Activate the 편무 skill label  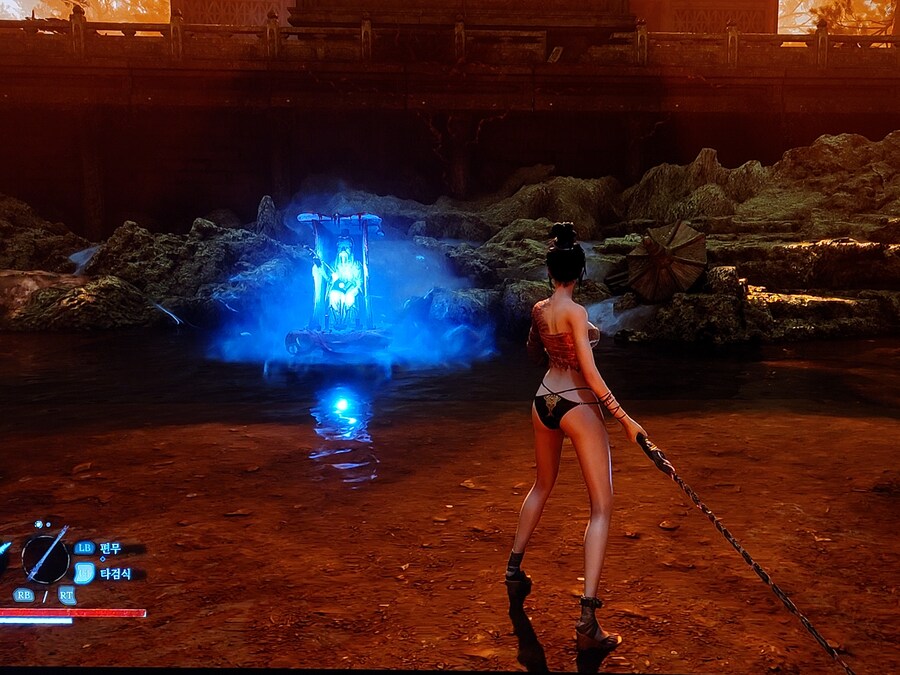click(110, 548)
